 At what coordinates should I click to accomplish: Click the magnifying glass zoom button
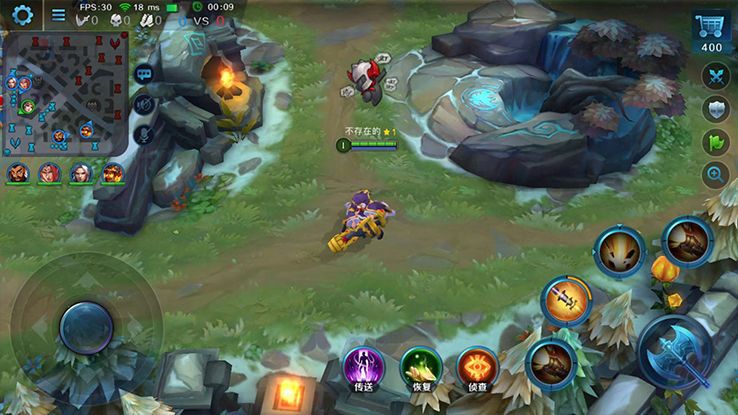pyautogui.click(x=715, y=175)
